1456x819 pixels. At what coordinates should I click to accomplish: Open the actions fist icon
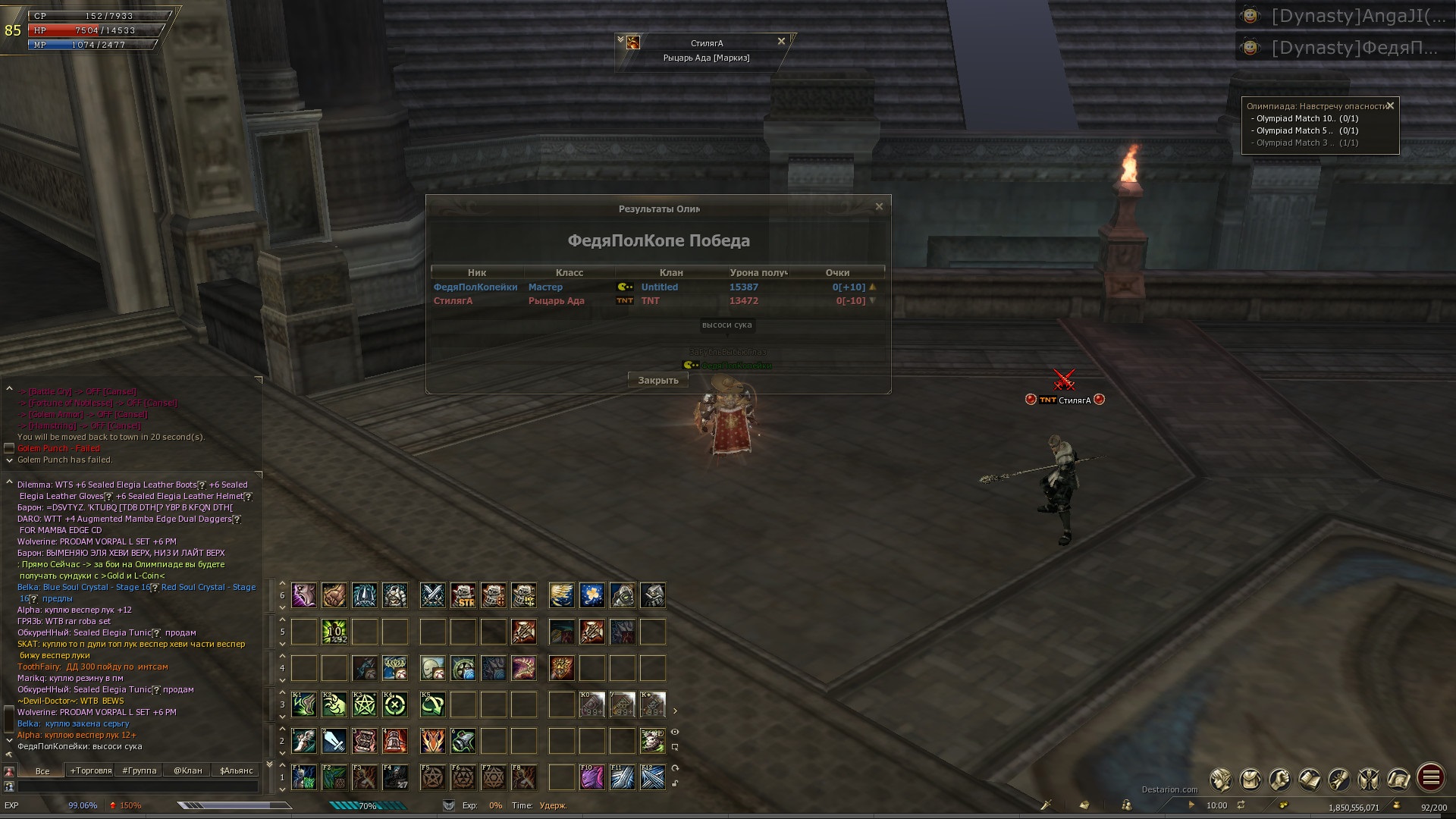1279,779
